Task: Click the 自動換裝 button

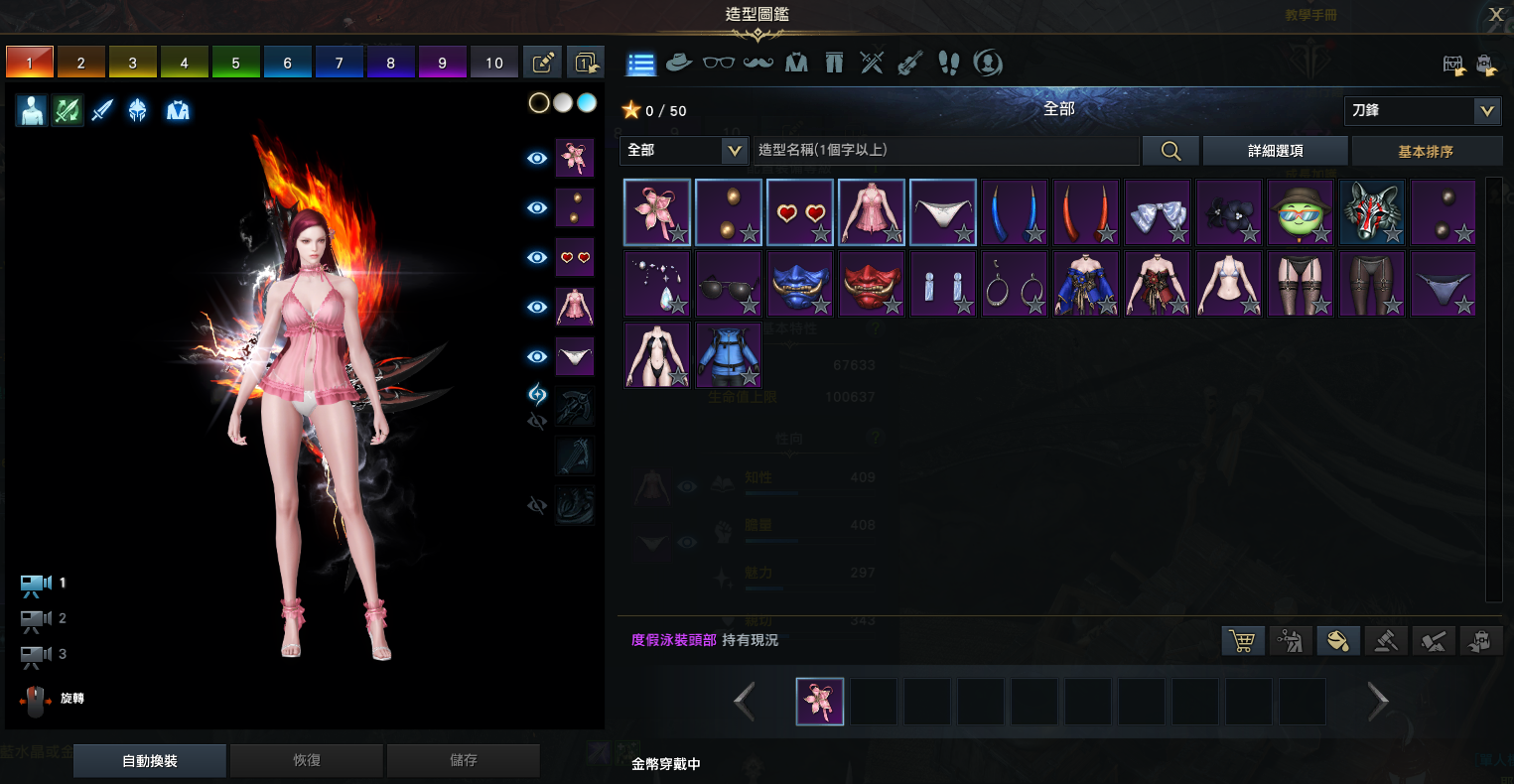Action: [150, 760]
